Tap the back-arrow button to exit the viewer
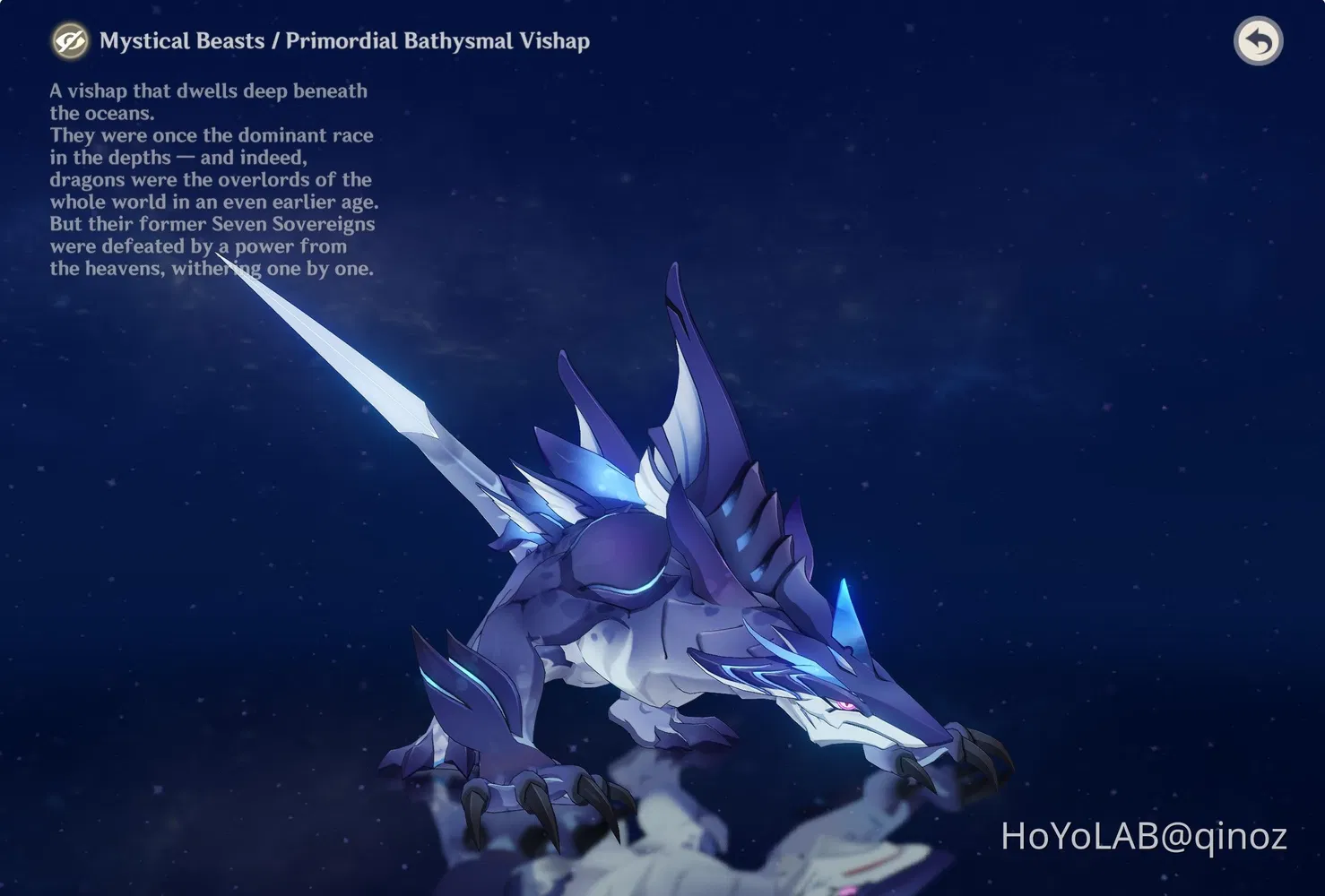The image size is (1325, 896). point(1259,40)
